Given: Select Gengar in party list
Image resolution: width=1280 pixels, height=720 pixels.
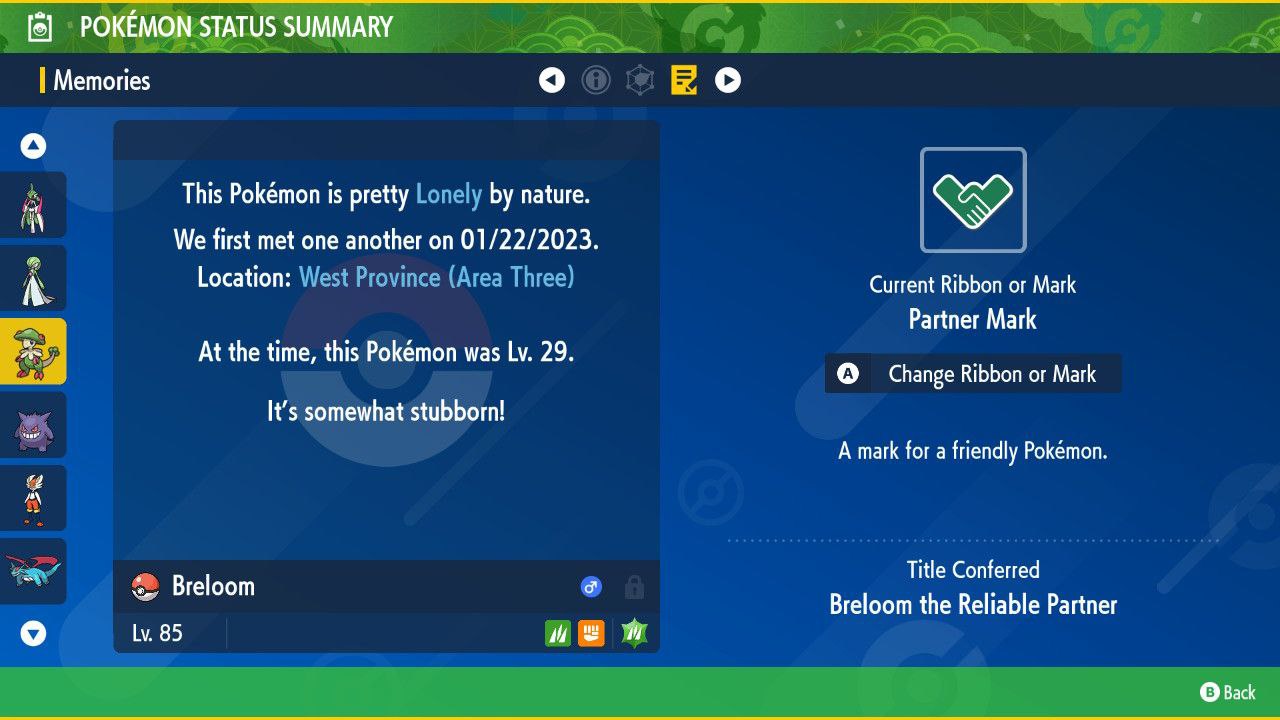Looking at the screenshot, I should pos(33,425).
